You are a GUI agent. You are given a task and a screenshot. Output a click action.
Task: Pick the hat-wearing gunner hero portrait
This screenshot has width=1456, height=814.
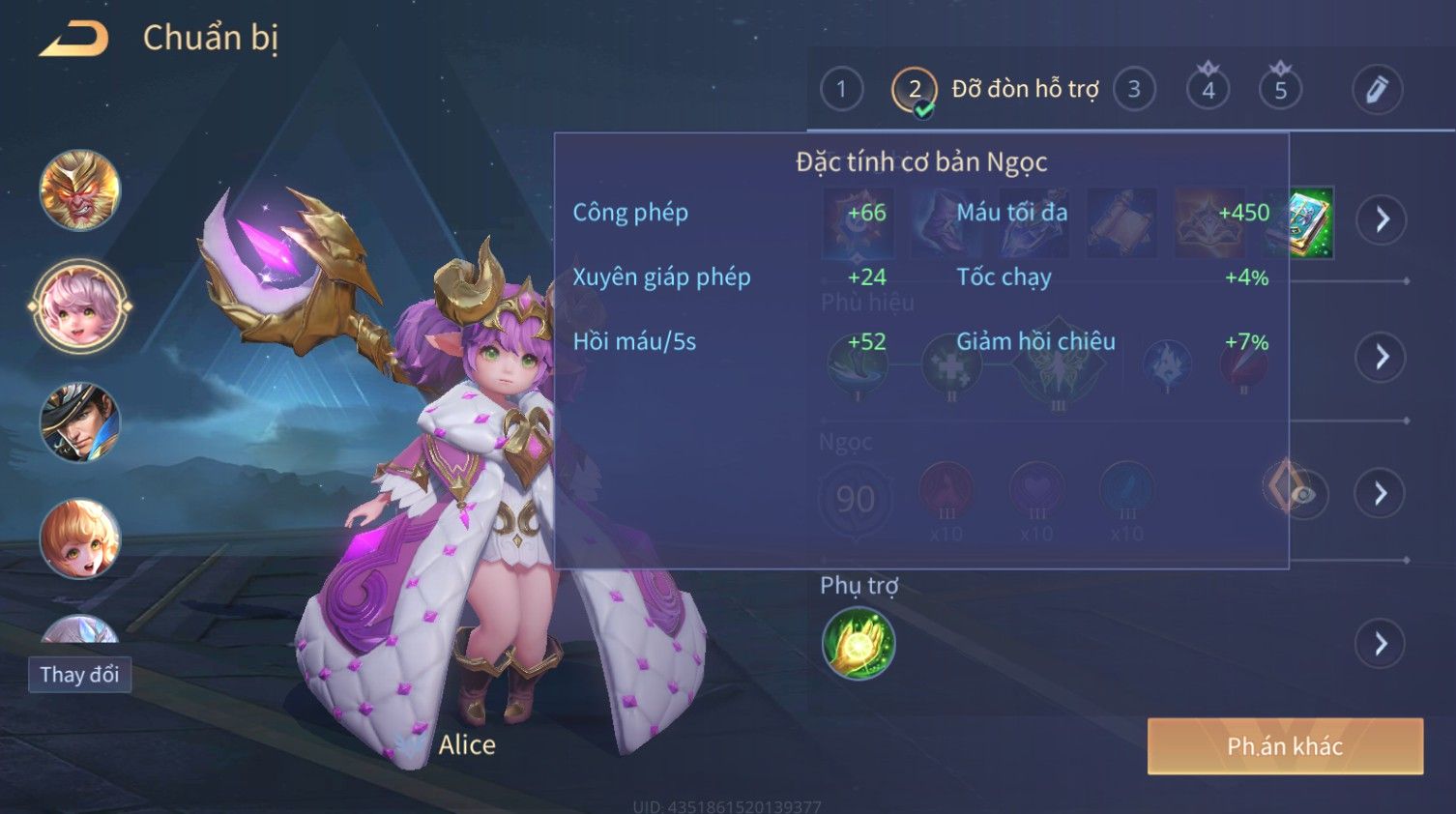coord(80,422)
